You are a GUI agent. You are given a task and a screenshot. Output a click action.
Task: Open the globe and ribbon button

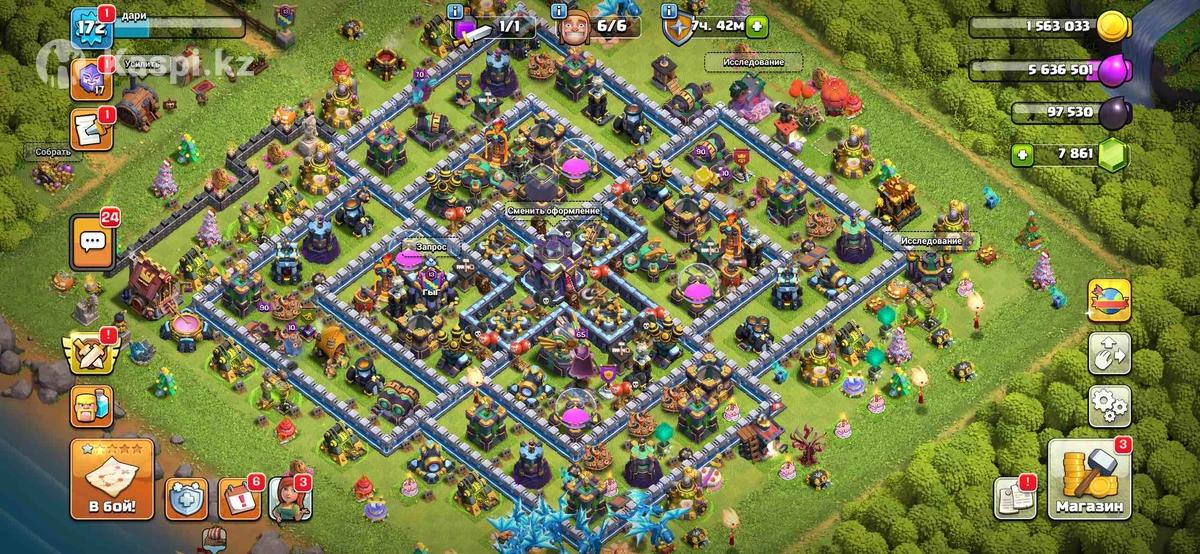click(1109, 299)
